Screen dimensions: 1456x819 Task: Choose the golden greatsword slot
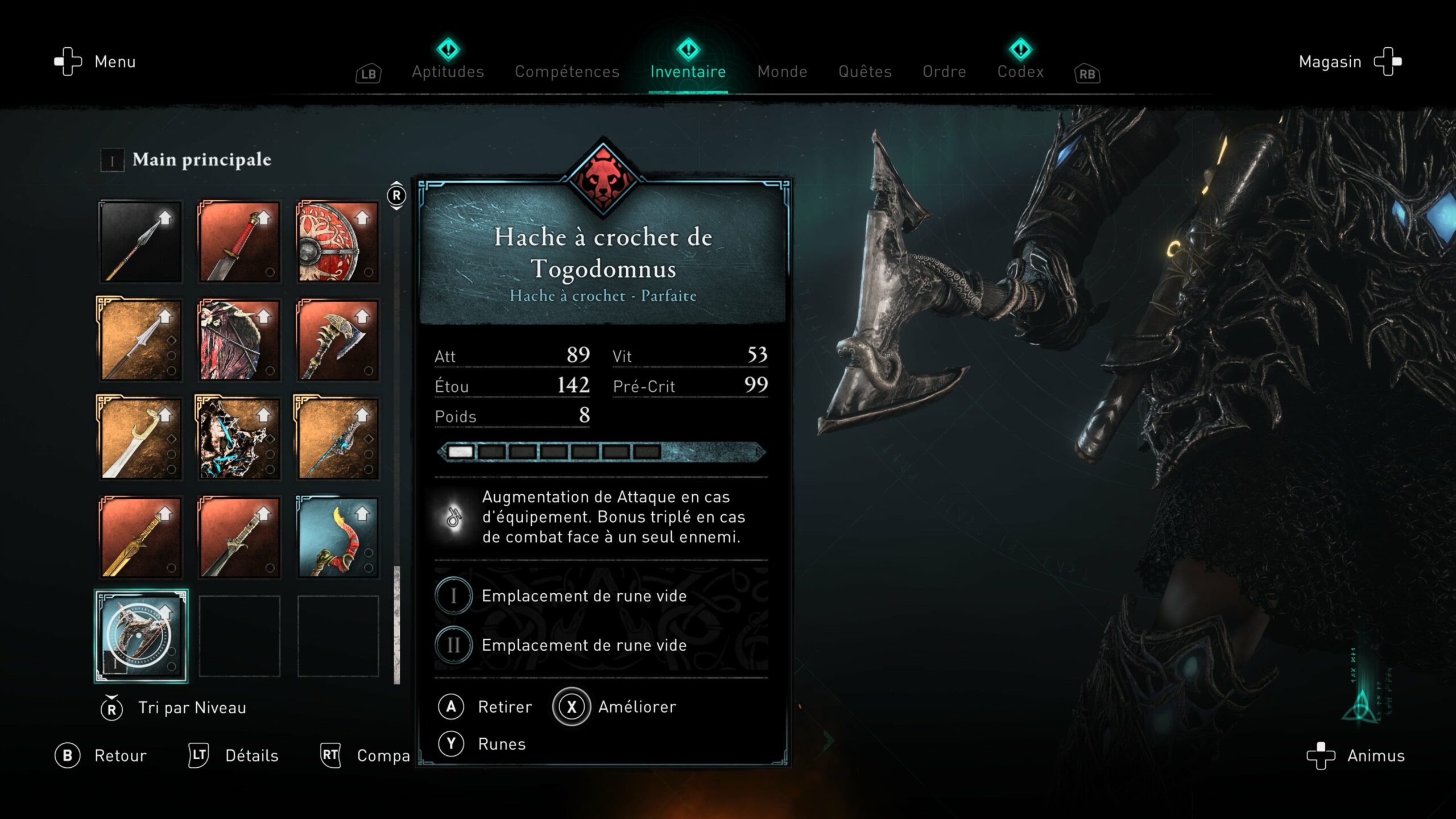coord(140,537)
